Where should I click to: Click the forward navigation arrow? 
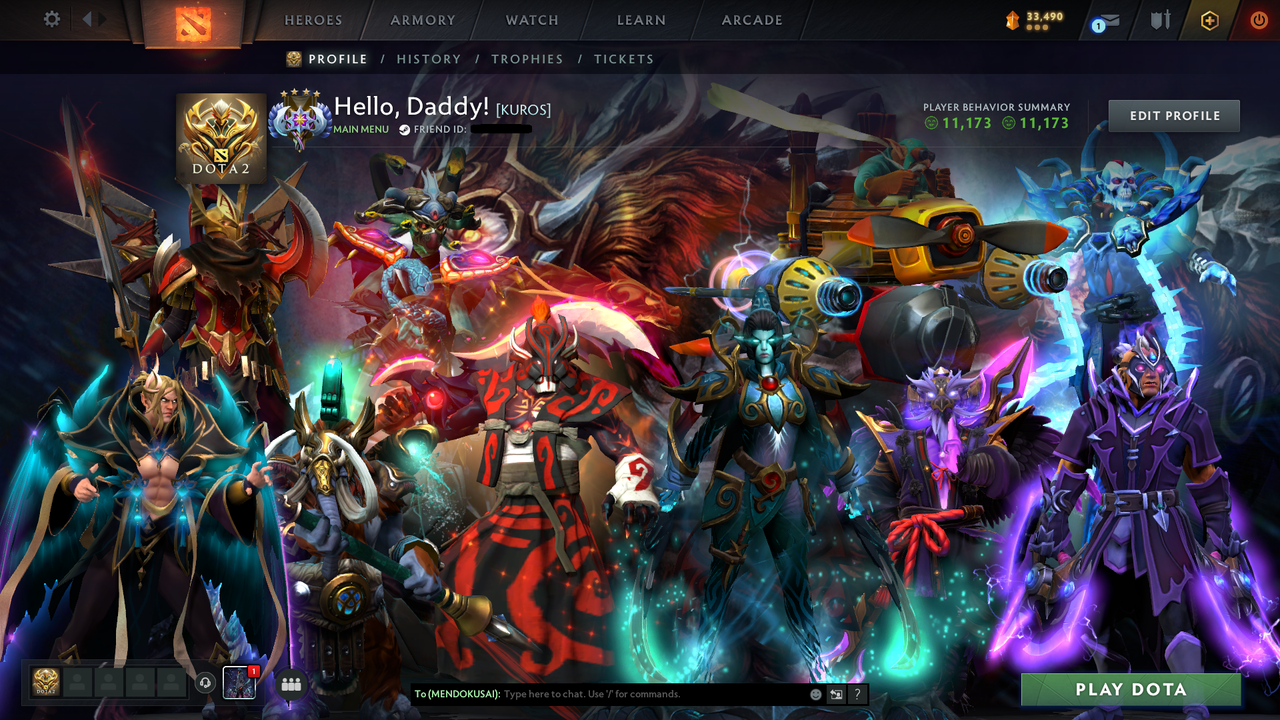[103, 17]
